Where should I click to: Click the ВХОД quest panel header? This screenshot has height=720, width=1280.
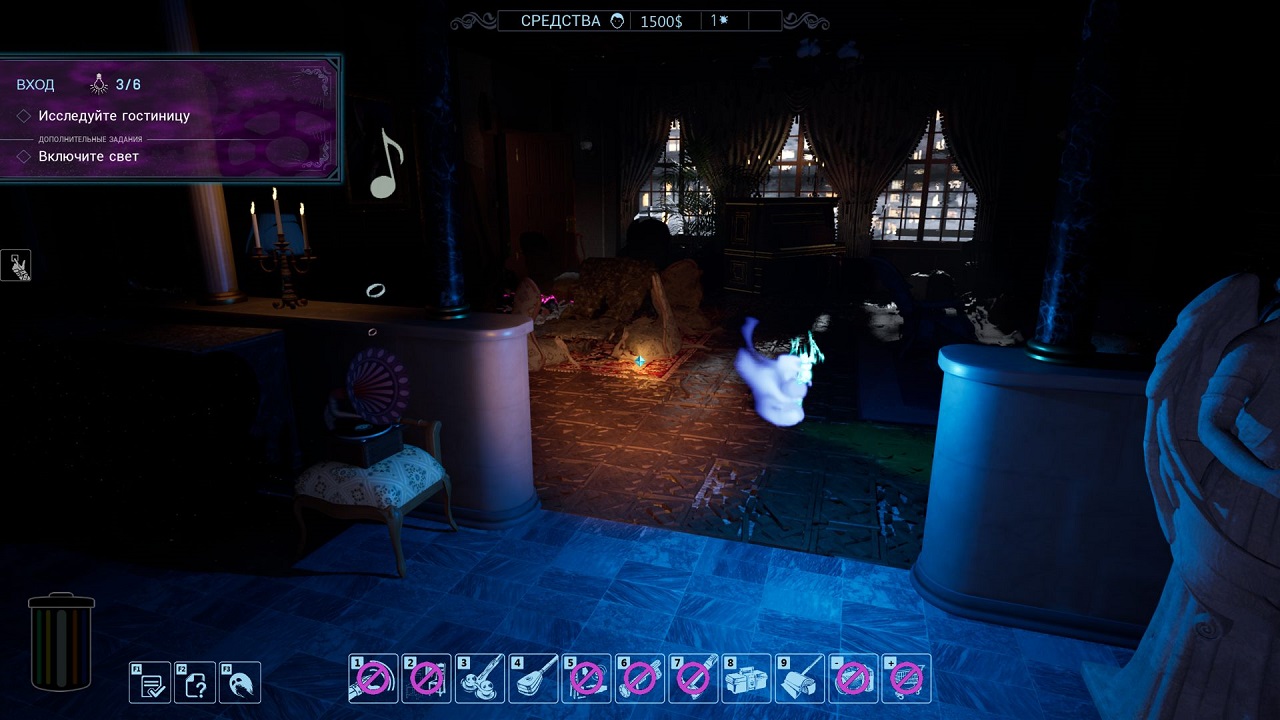(x=34, y=84)
